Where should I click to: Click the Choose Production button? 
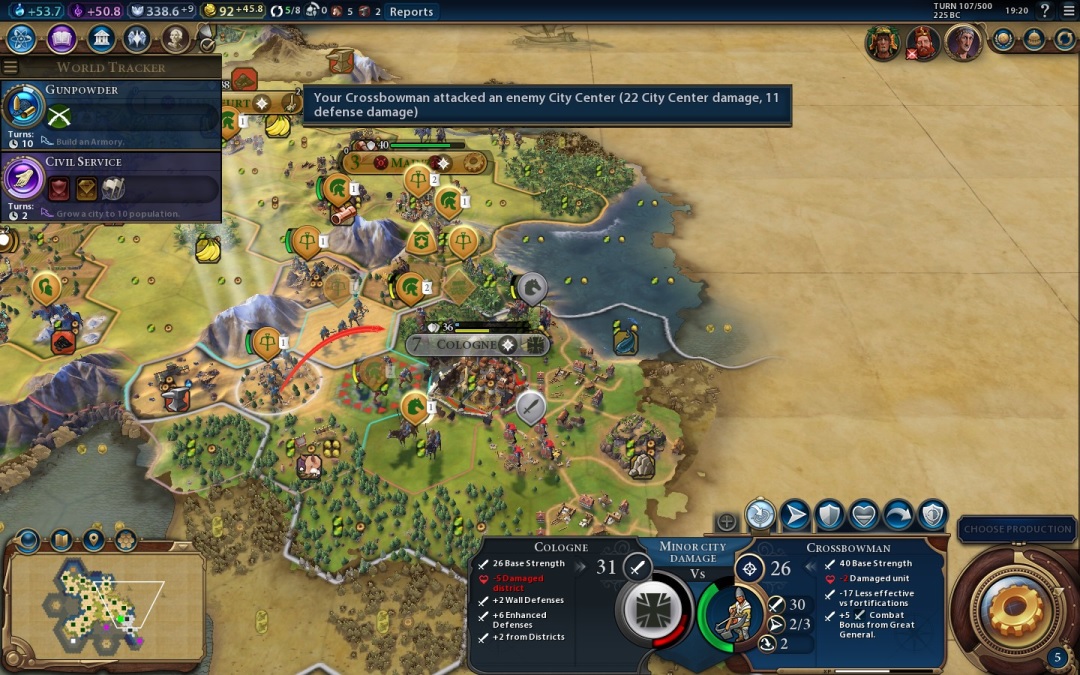(x=1017, y=529)
